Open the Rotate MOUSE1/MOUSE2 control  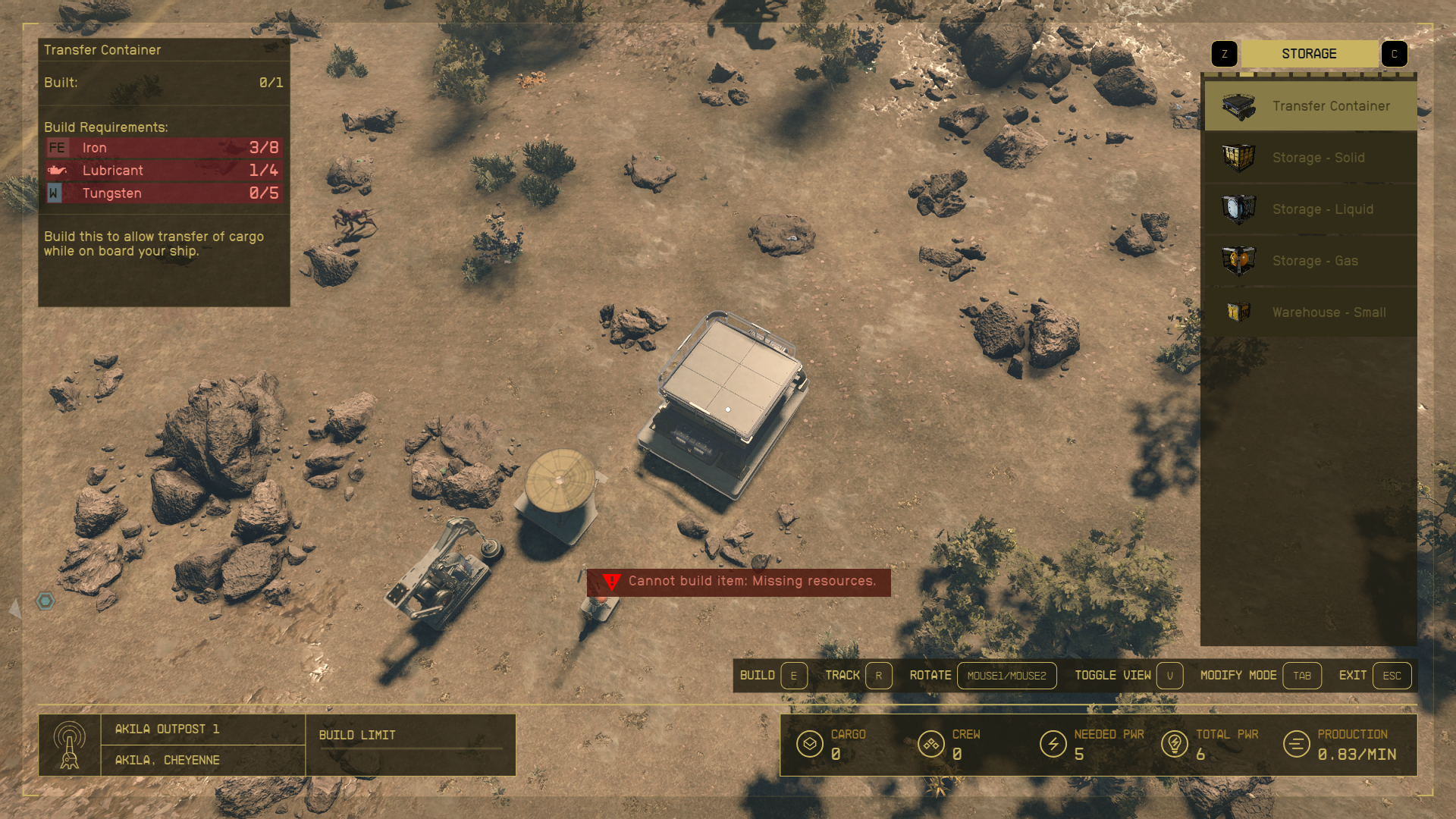[1007, 676]
